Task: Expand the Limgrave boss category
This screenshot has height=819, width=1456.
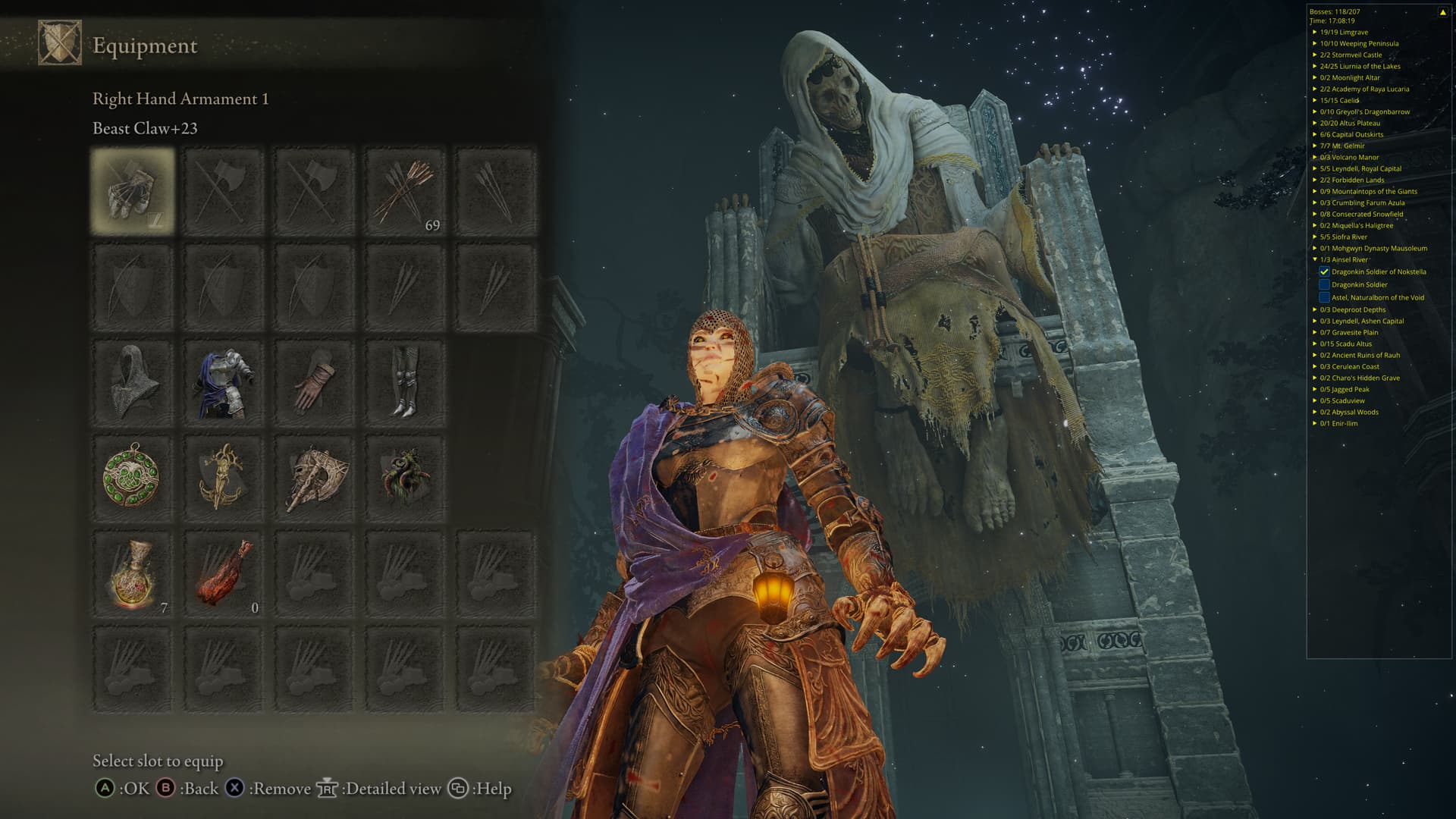Action: [1315, 32]
